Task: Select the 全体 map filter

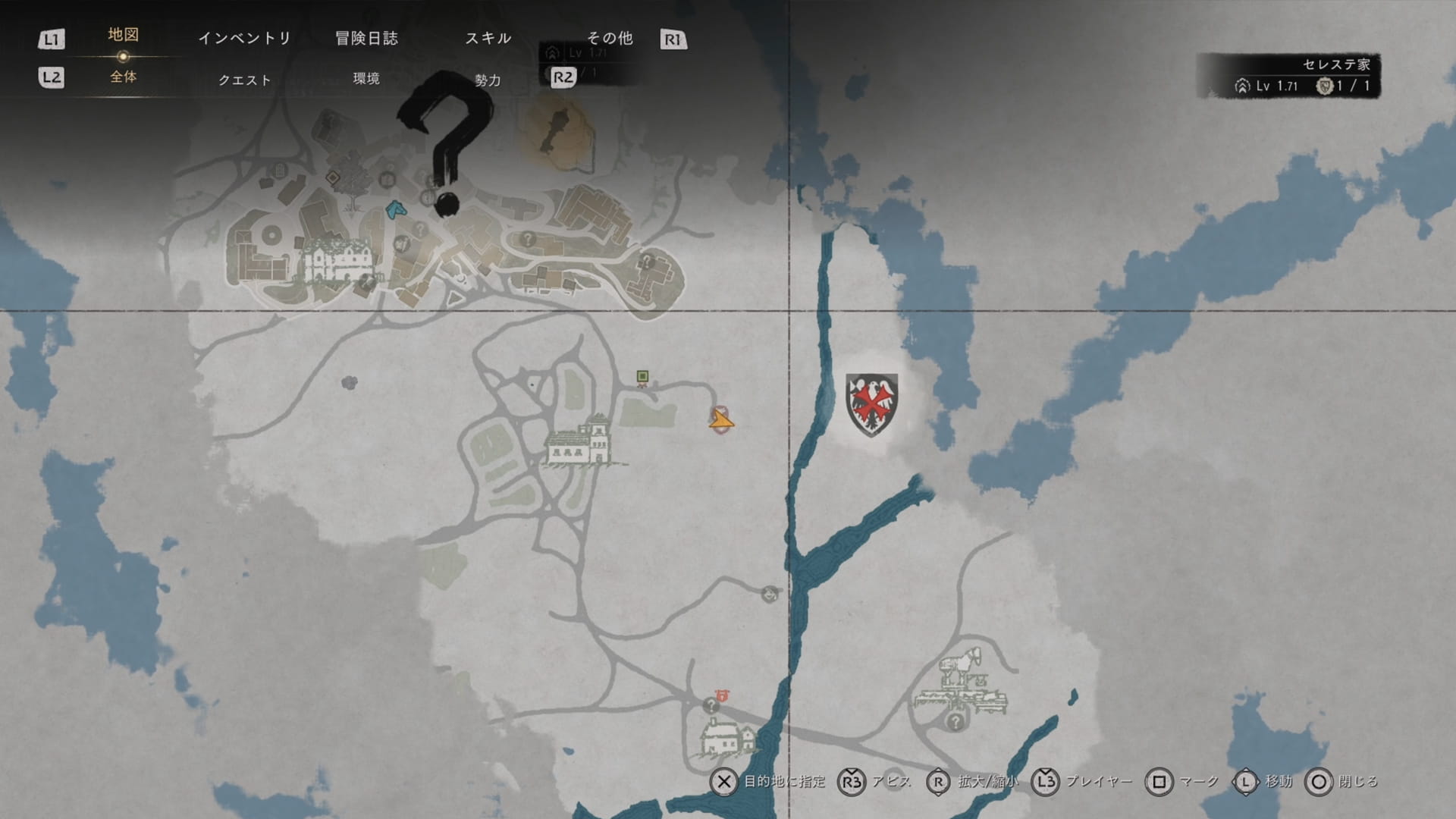Action: click(123, 77)
